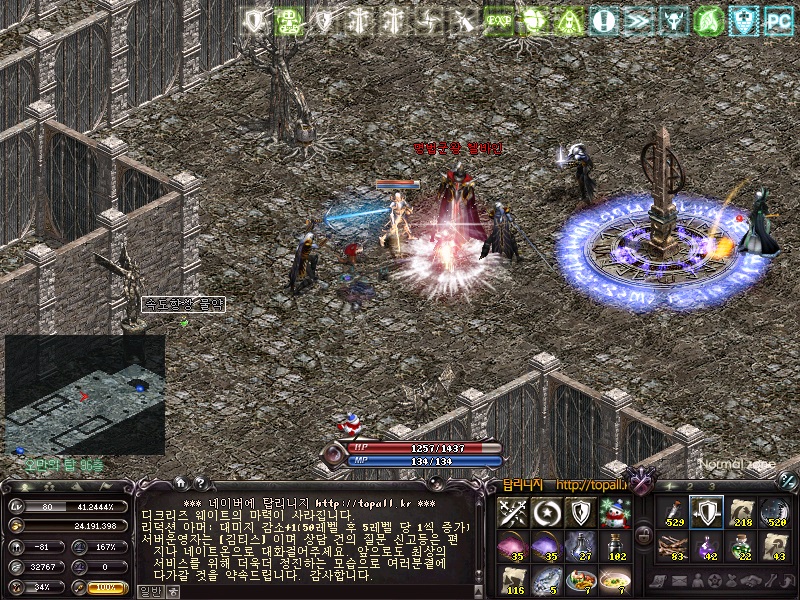The width and height of the screenshot is (800, 600).
Task: Click the home button above the chat window
Action: tap(183, 484)
